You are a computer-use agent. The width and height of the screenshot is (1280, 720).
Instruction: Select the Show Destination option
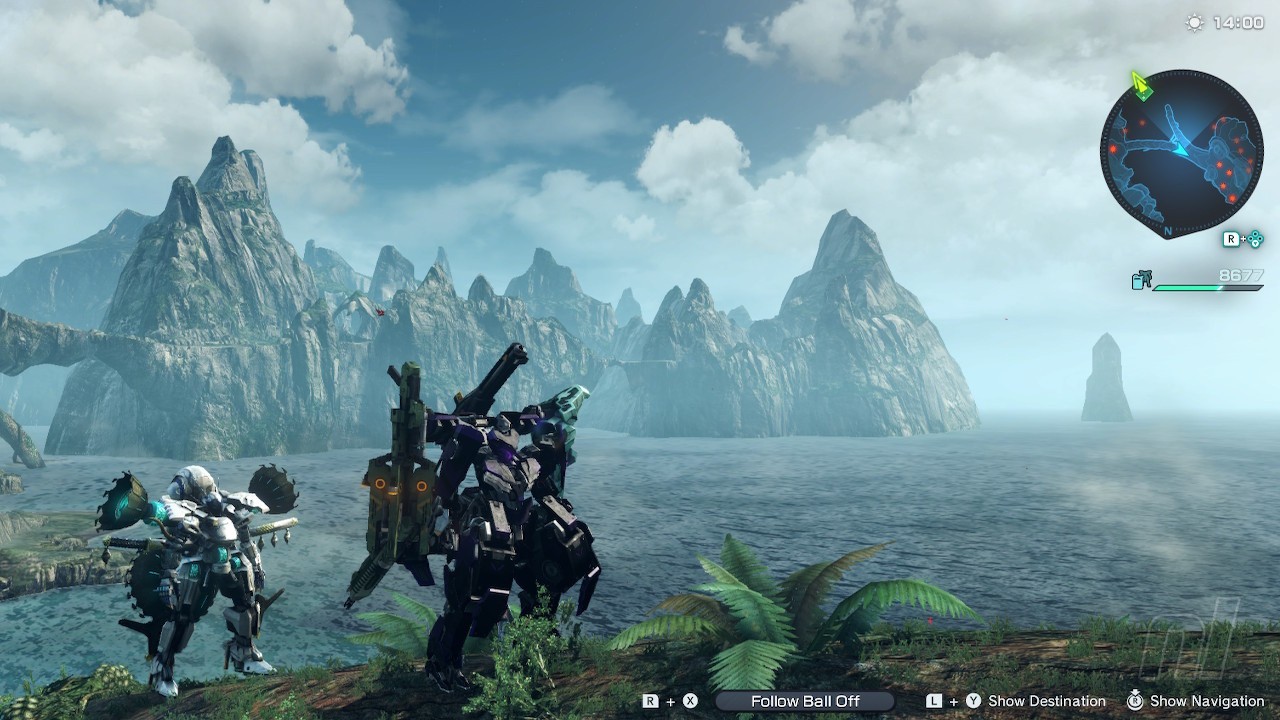1046,701
